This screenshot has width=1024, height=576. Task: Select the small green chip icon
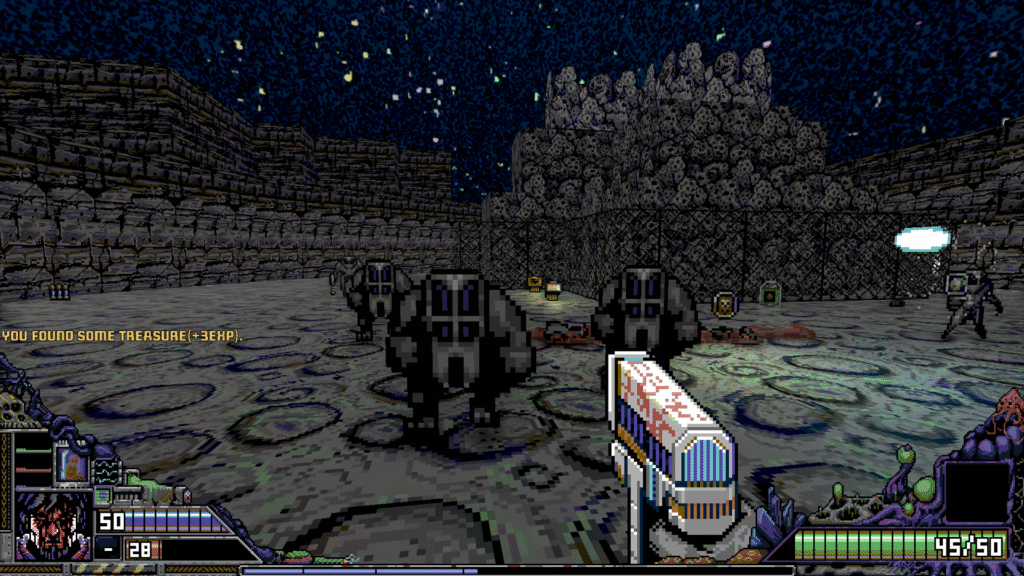pos(101,495)
